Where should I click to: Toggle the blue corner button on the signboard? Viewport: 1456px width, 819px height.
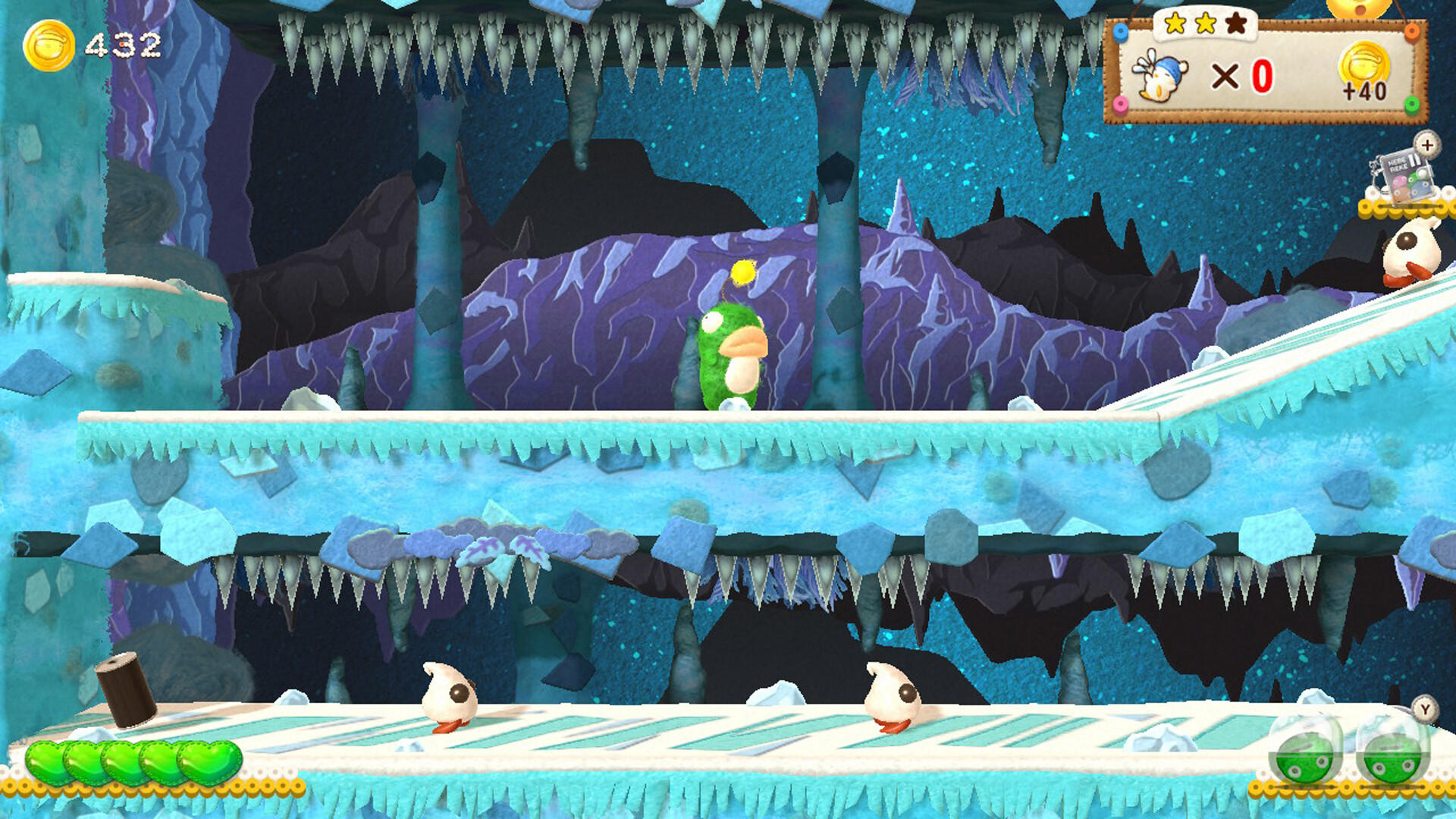coord(1120,32)
